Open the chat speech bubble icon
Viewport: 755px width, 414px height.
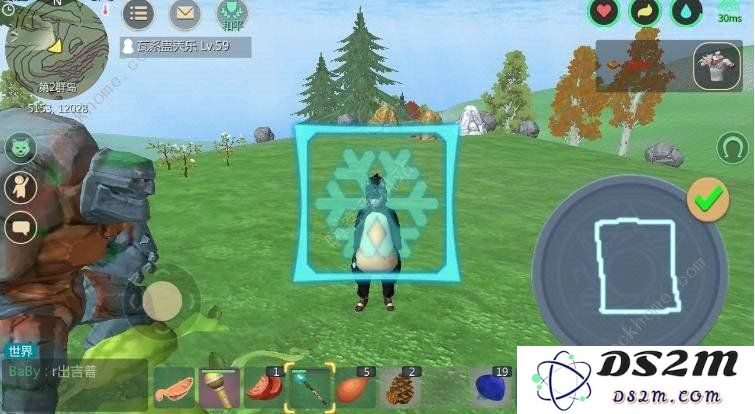pos(20,227)
